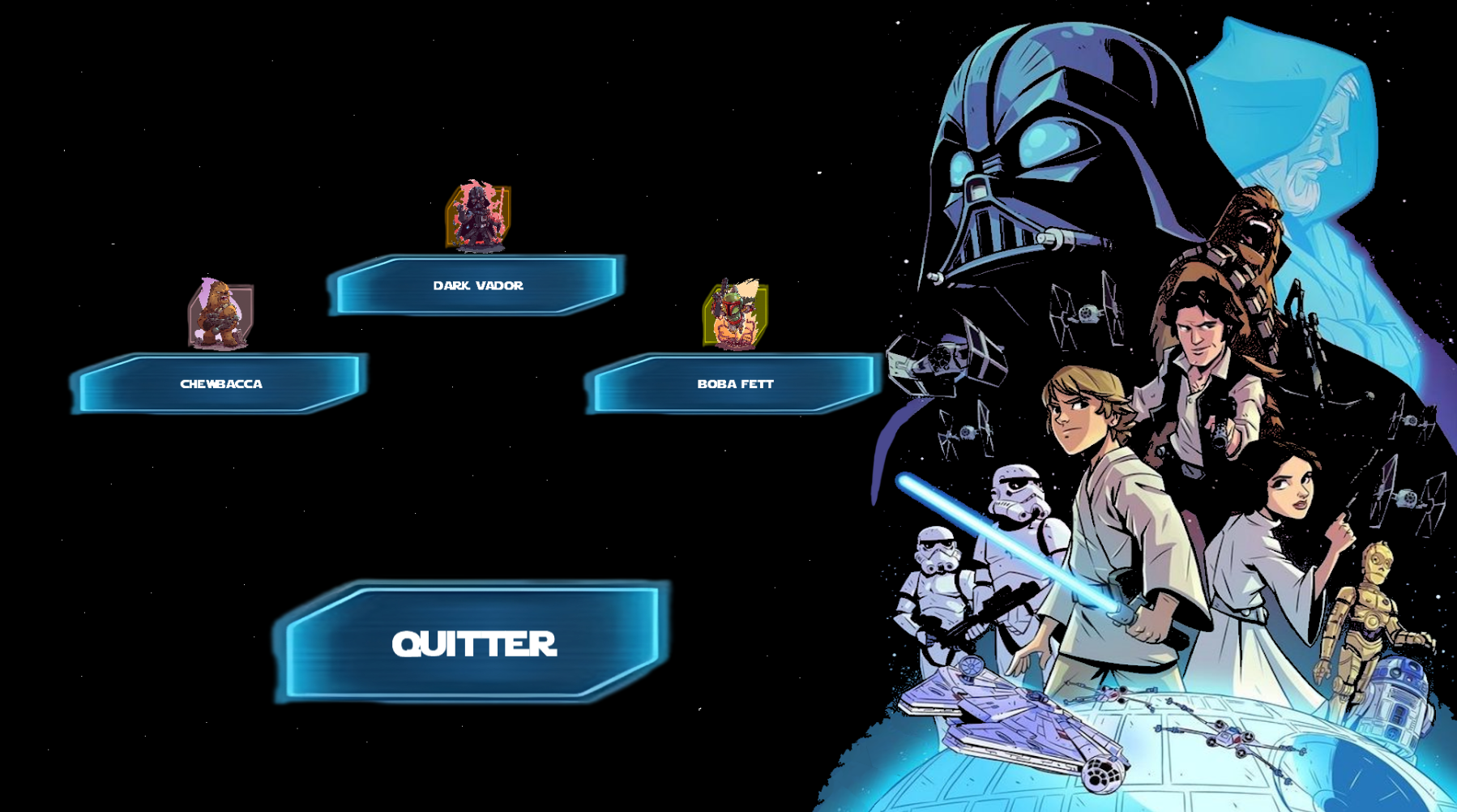Choose the Chewbacca character portrait
The height and width of the screenshot is (812, 1457).
[220, 314]
